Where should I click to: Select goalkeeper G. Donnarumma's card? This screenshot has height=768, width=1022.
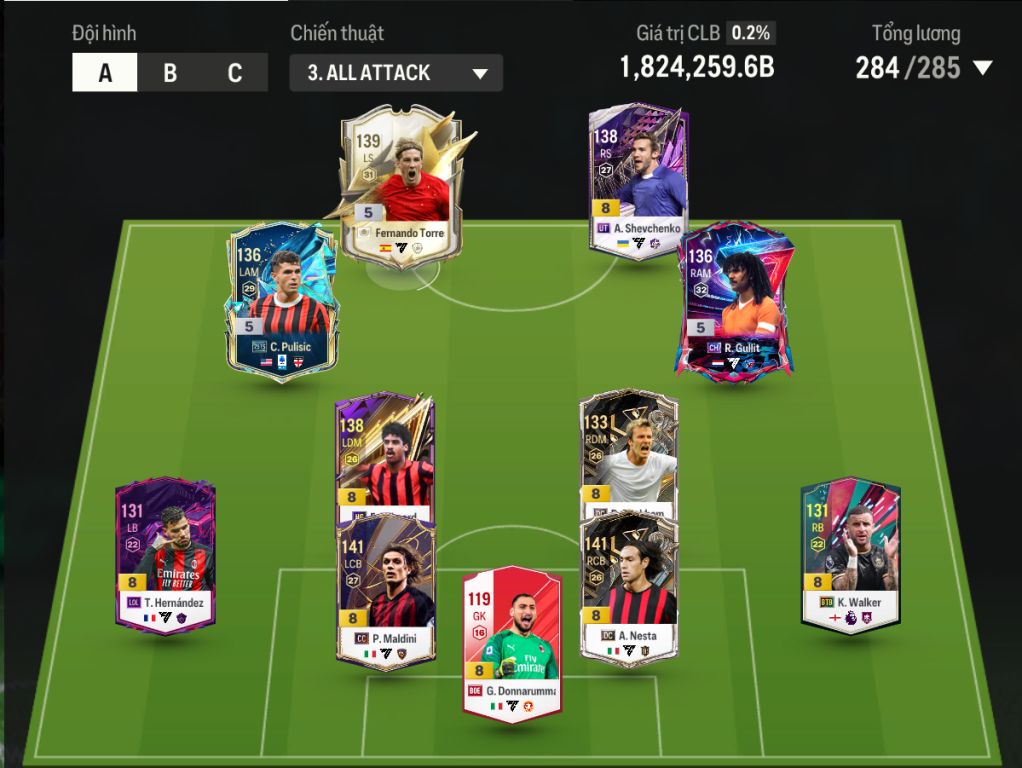[510, 641]
